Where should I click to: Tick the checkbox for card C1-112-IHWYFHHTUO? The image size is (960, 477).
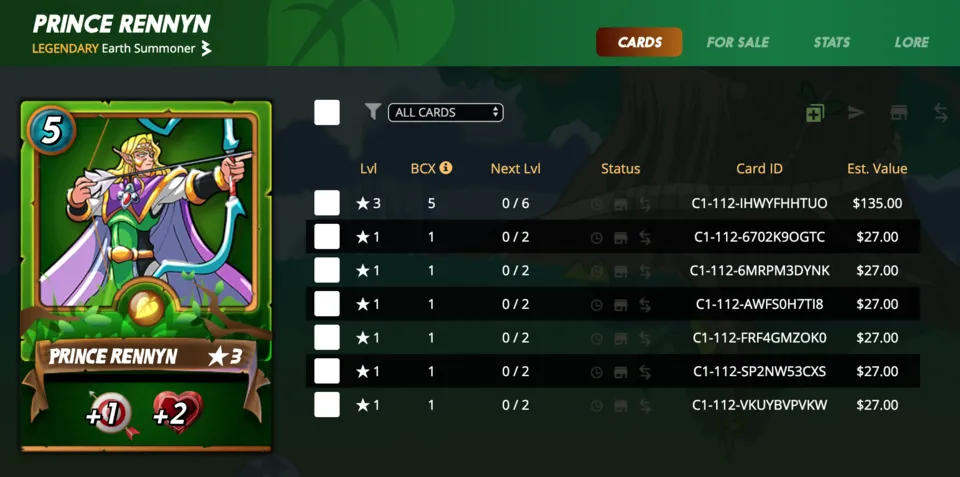click(327, 203)
